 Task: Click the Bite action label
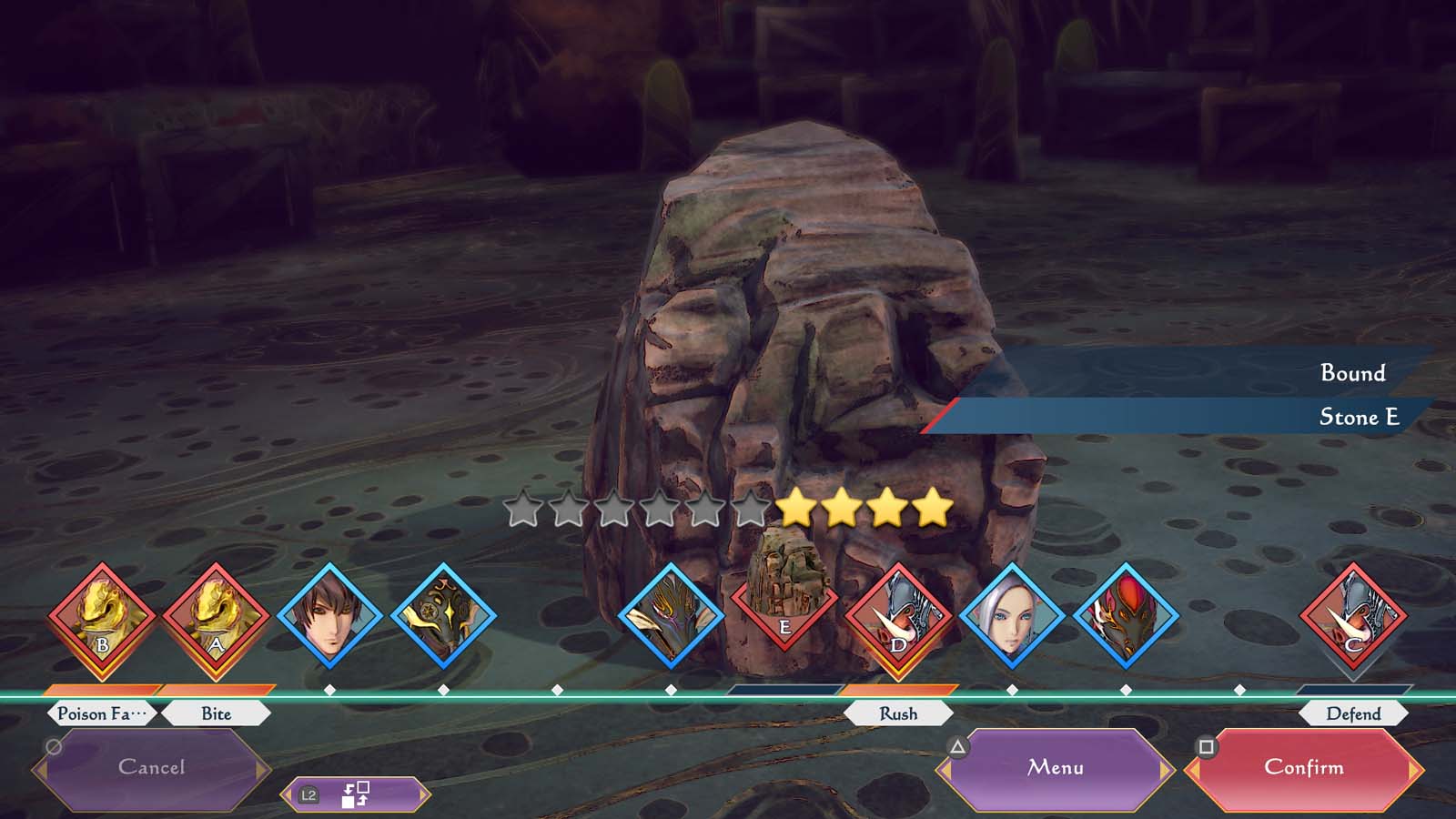[x=216, y=713]
